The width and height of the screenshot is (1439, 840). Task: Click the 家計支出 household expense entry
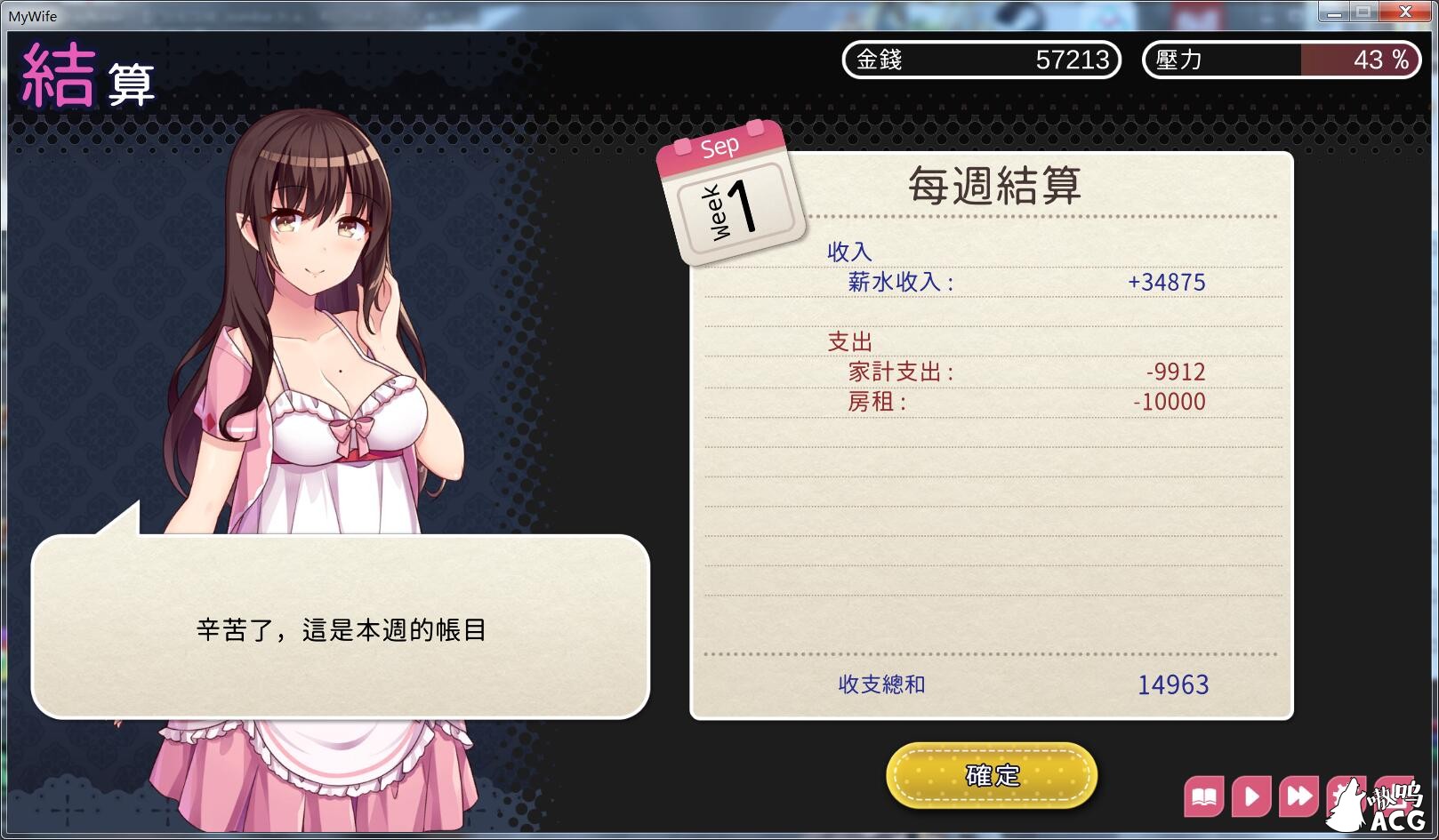896,372
